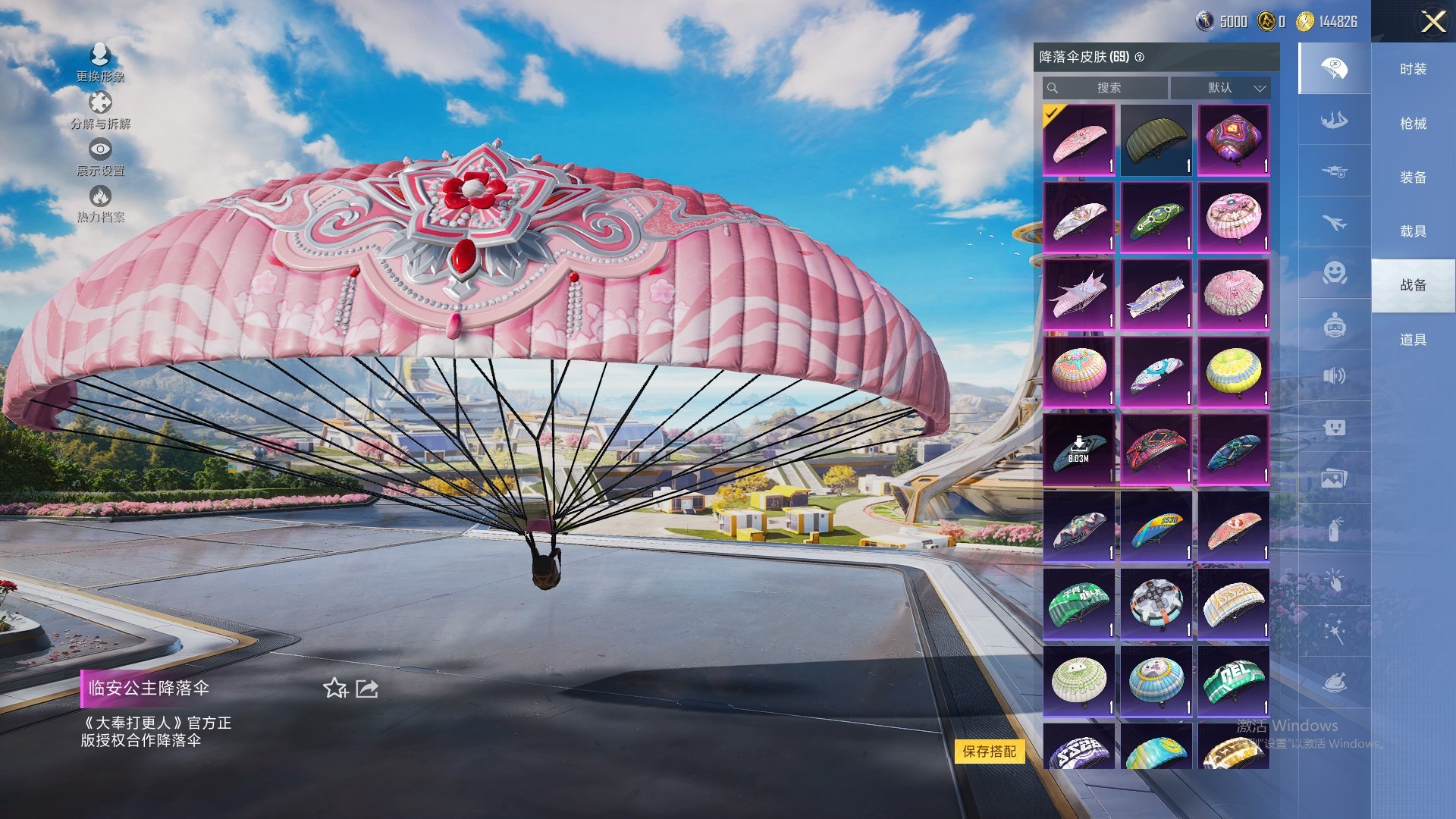Open the 枪械 firearms tab
Viewport: 1456px width, 819px height.
(1413, 124)
